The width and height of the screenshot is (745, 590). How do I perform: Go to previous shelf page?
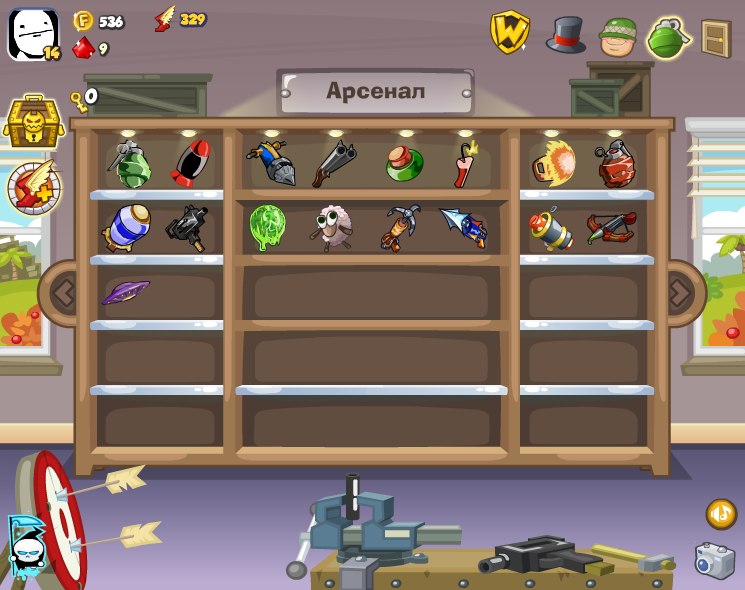(x=62, y=293)
